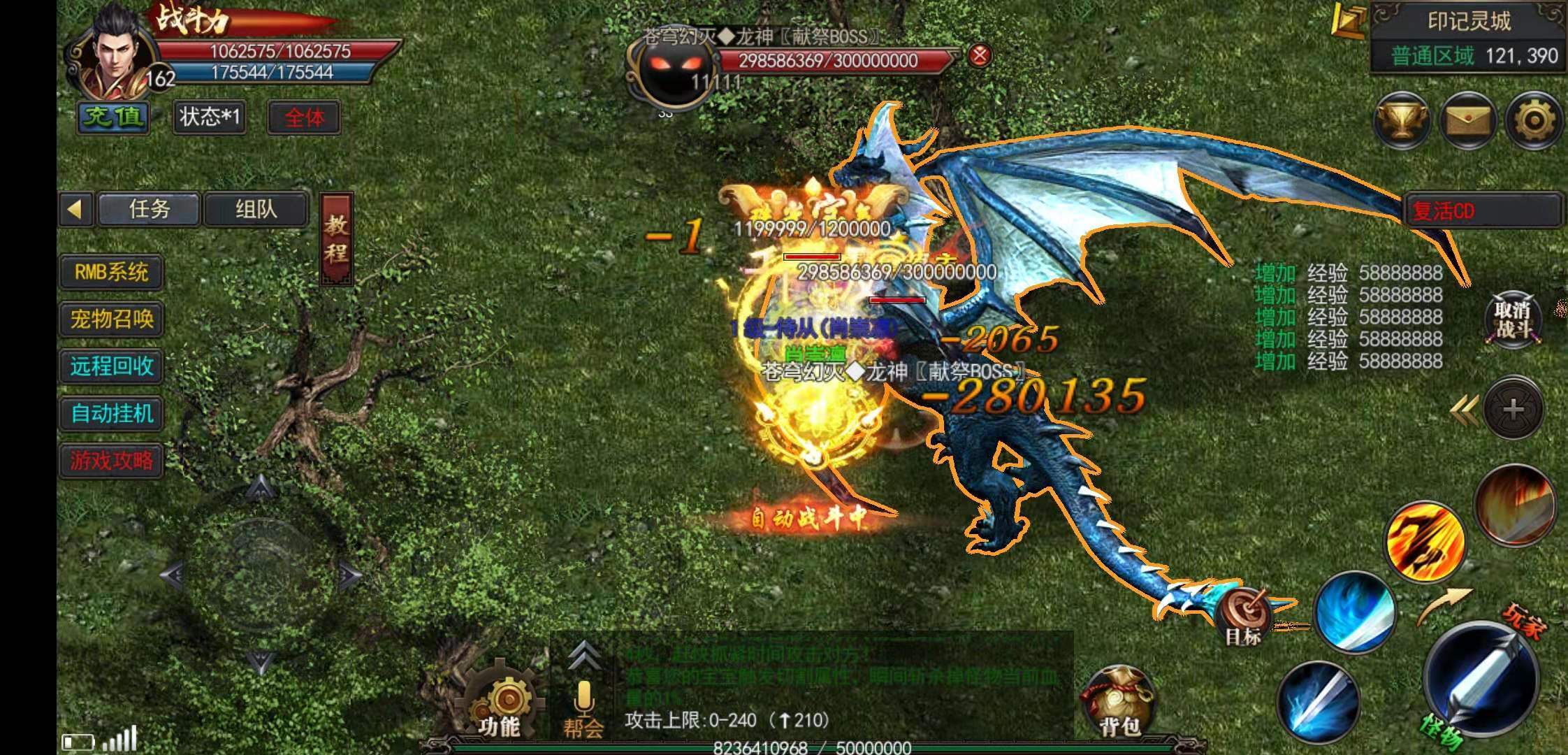Switch to the 任务 quest tab

coord(150,209)
